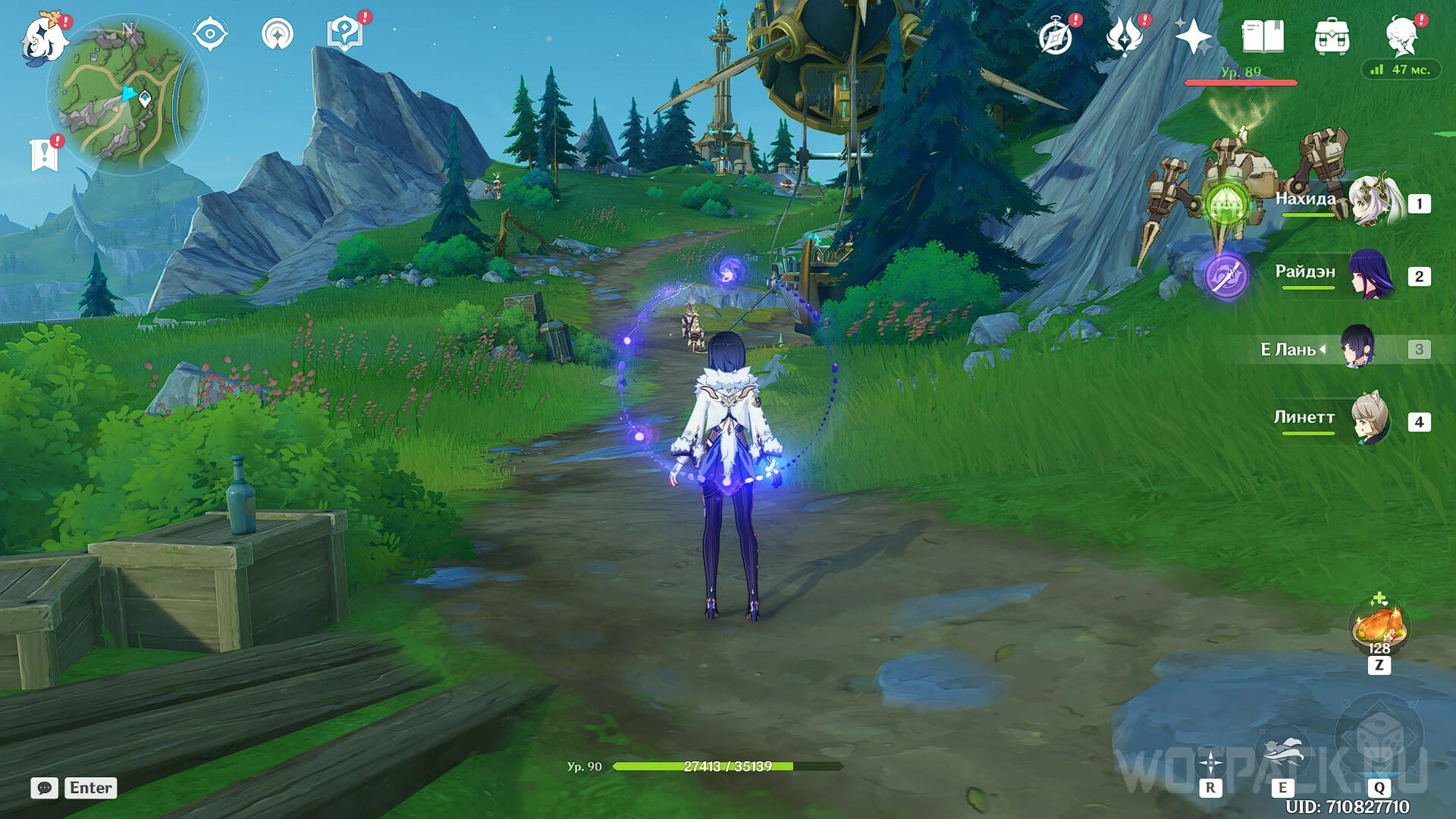Open the character screen icon
The width and height of the screenshot is (1456, 819).
(x=1401, y=36)
